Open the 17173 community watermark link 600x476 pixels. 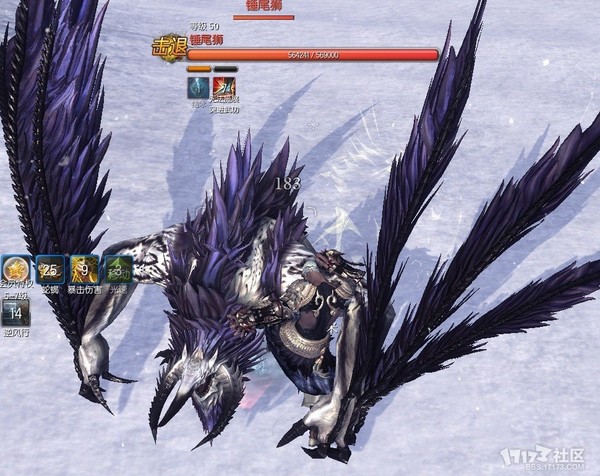(x=549, y=456)
